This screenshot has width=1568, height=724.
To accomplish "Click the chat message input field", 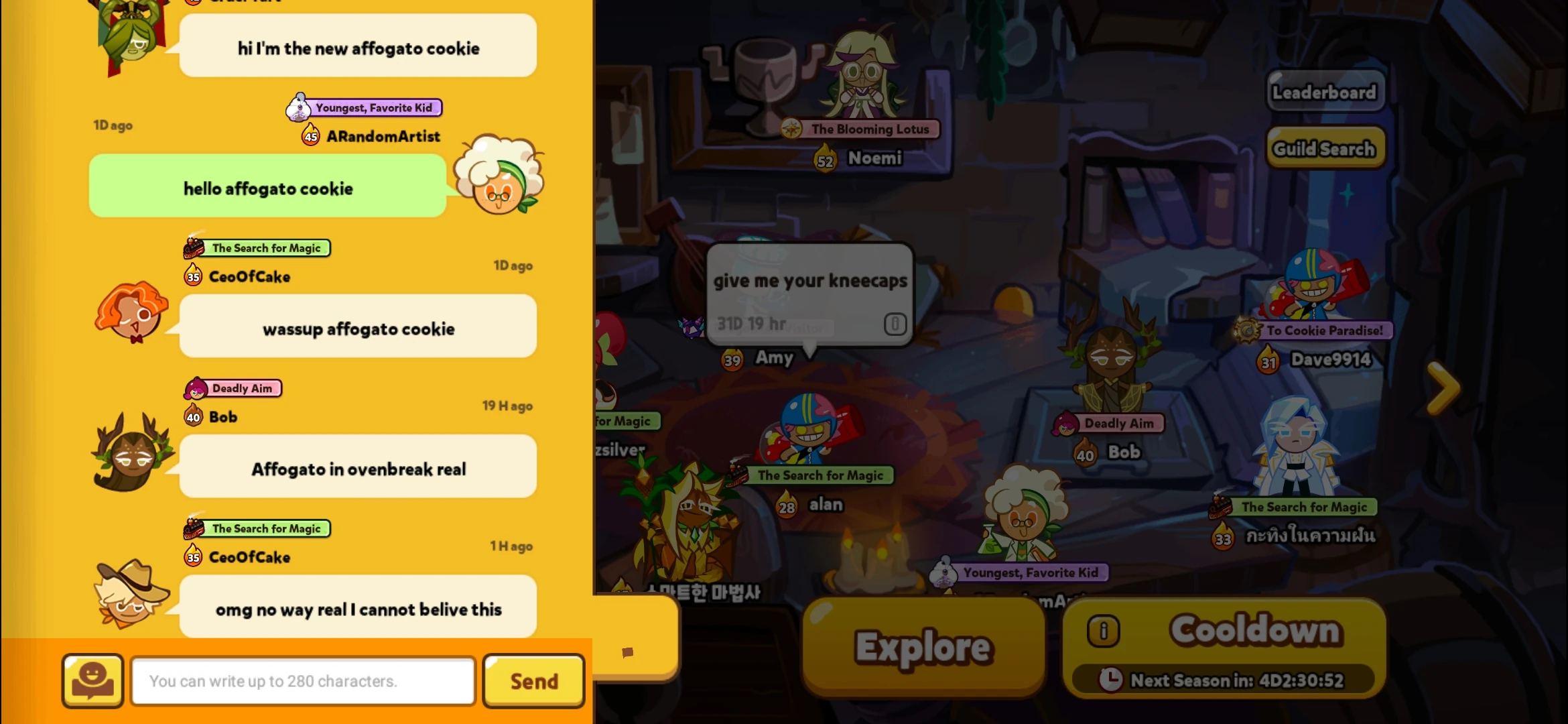I will [302, 680].
